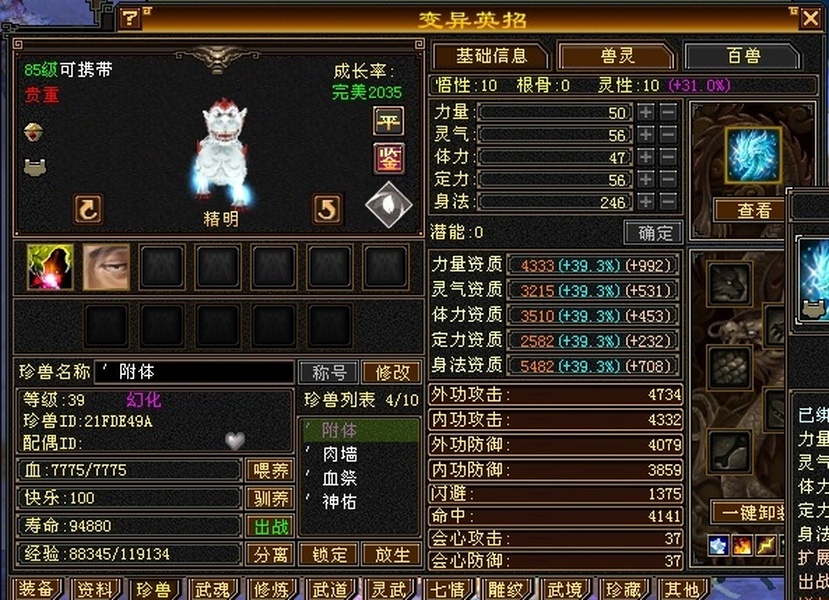Send the pet out with 出战
Viewport: 829px width, 600px height.
coord(269,526)
